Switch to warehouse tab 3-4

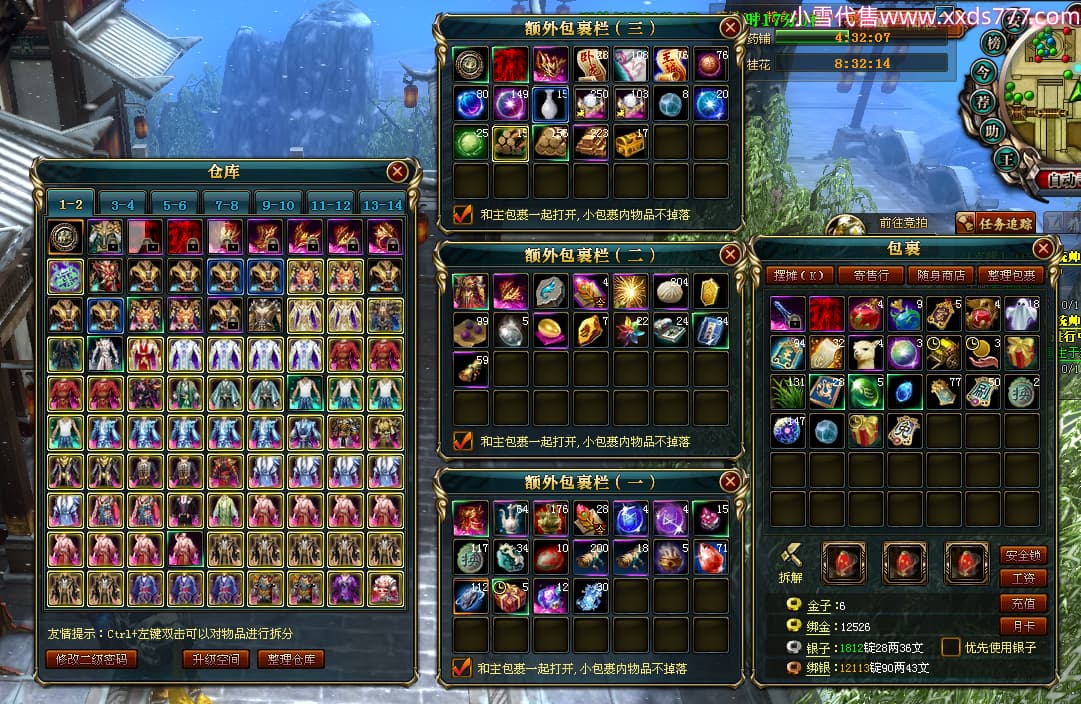coord(122,204)
